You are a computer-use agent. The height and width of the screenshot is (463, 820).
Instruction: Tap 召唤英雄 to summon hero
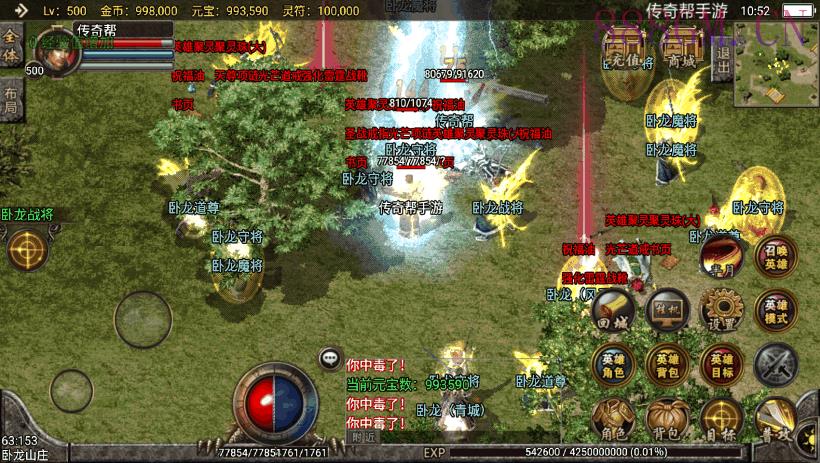coord(776,257)
